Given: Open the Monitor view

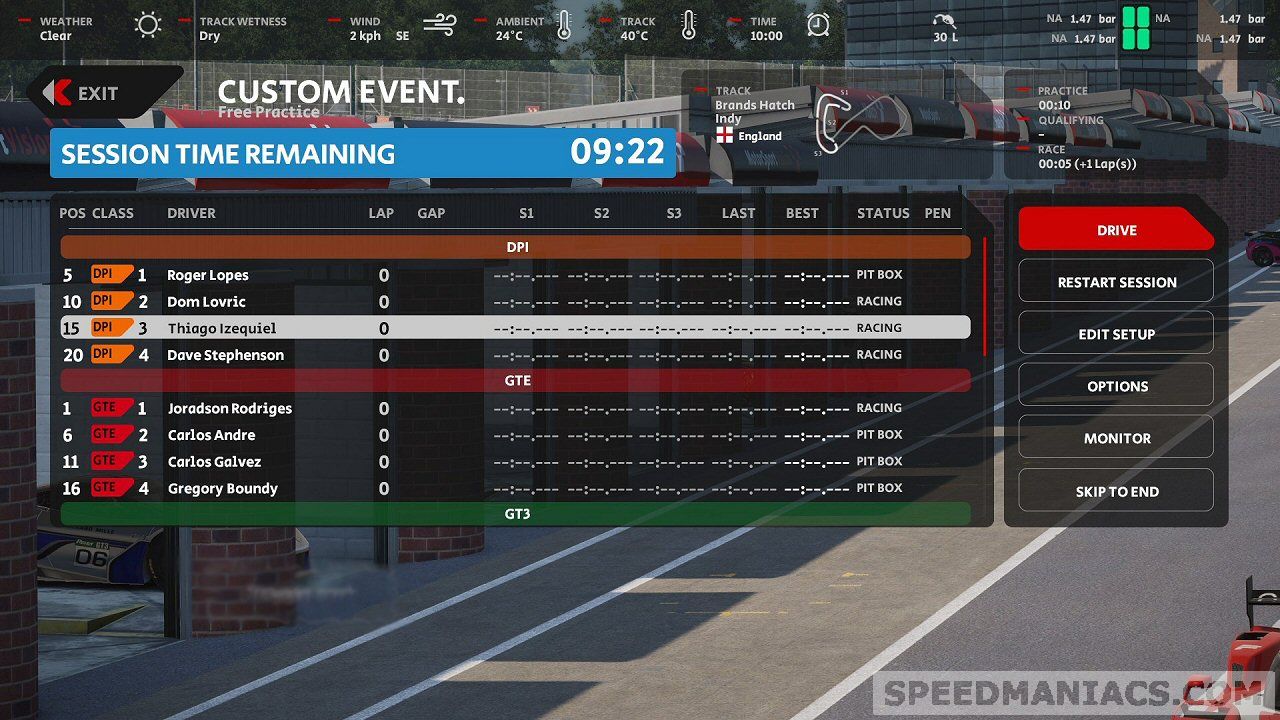Looking at the screenshot, I should (x=1116, y=438).
